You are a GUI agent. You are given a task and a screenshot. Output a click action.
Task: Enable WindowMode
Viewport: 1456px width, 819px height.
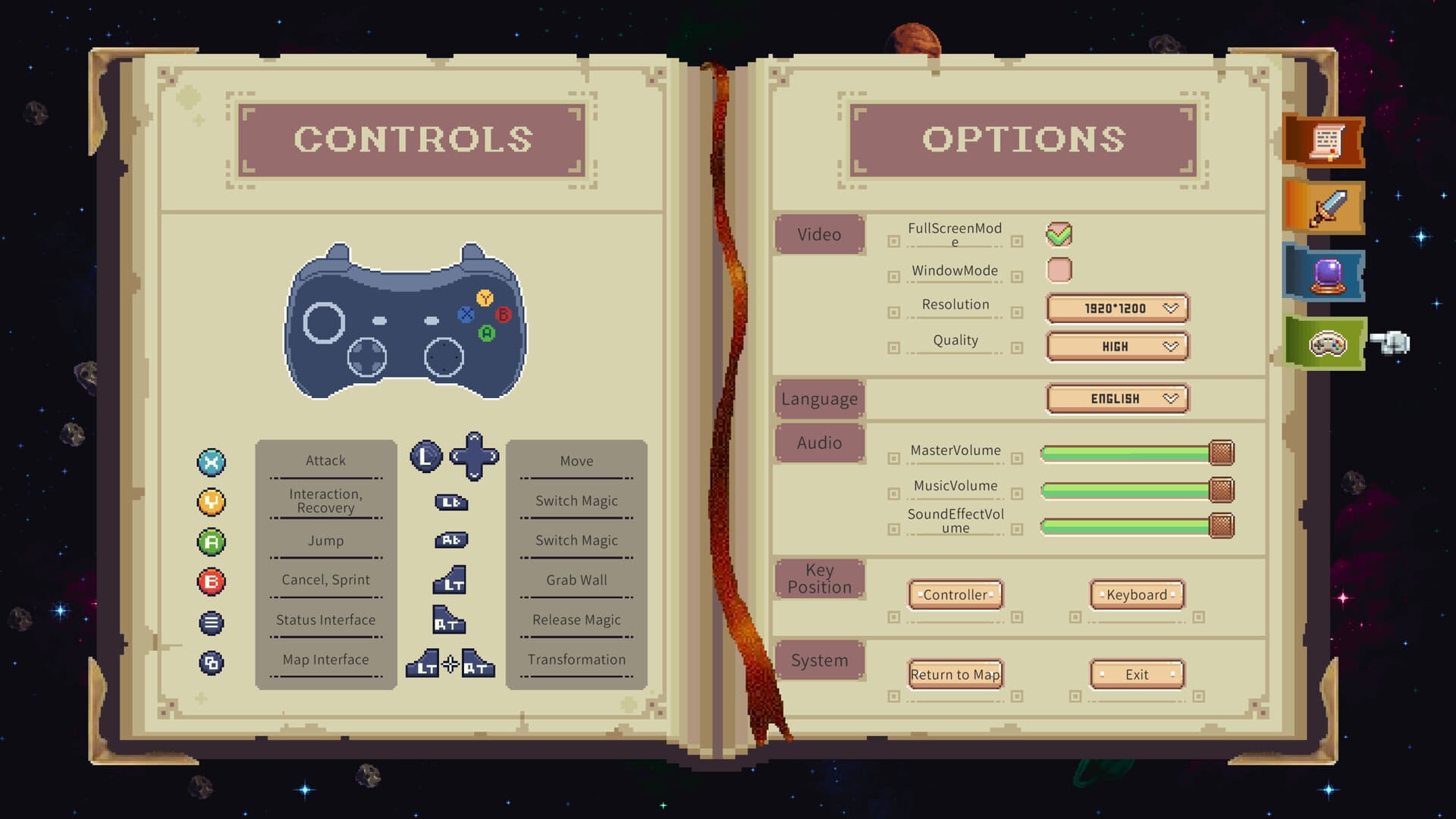tap(1059, 269)
